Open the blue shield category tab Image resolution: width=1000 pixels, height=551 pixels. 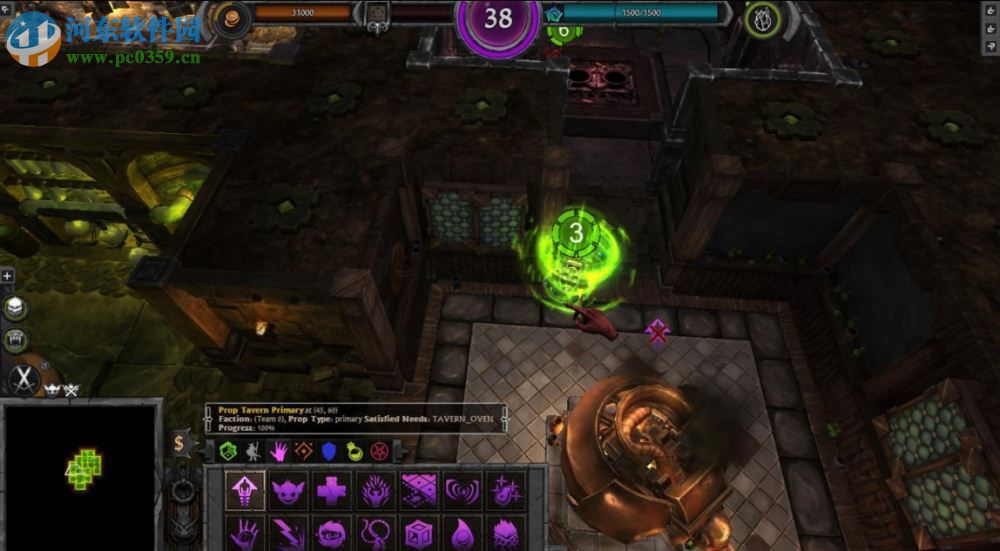pos(329,452)
